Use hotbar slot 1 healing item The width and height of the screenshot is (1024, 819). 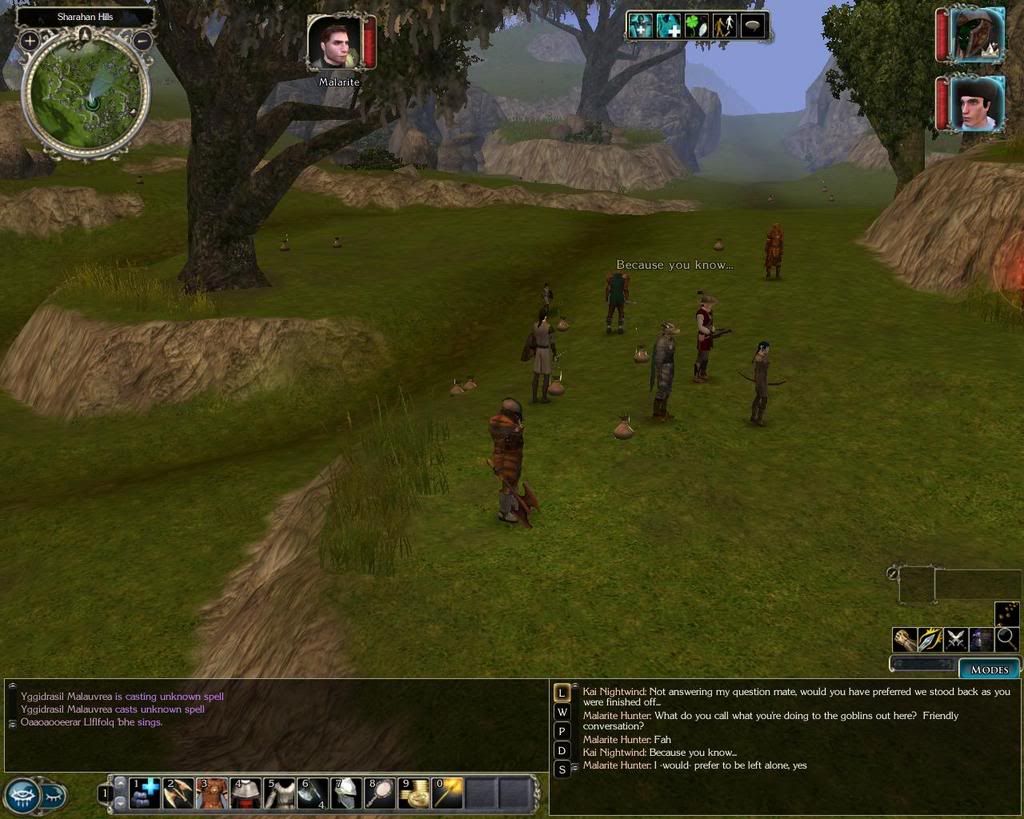coord(145,793)
